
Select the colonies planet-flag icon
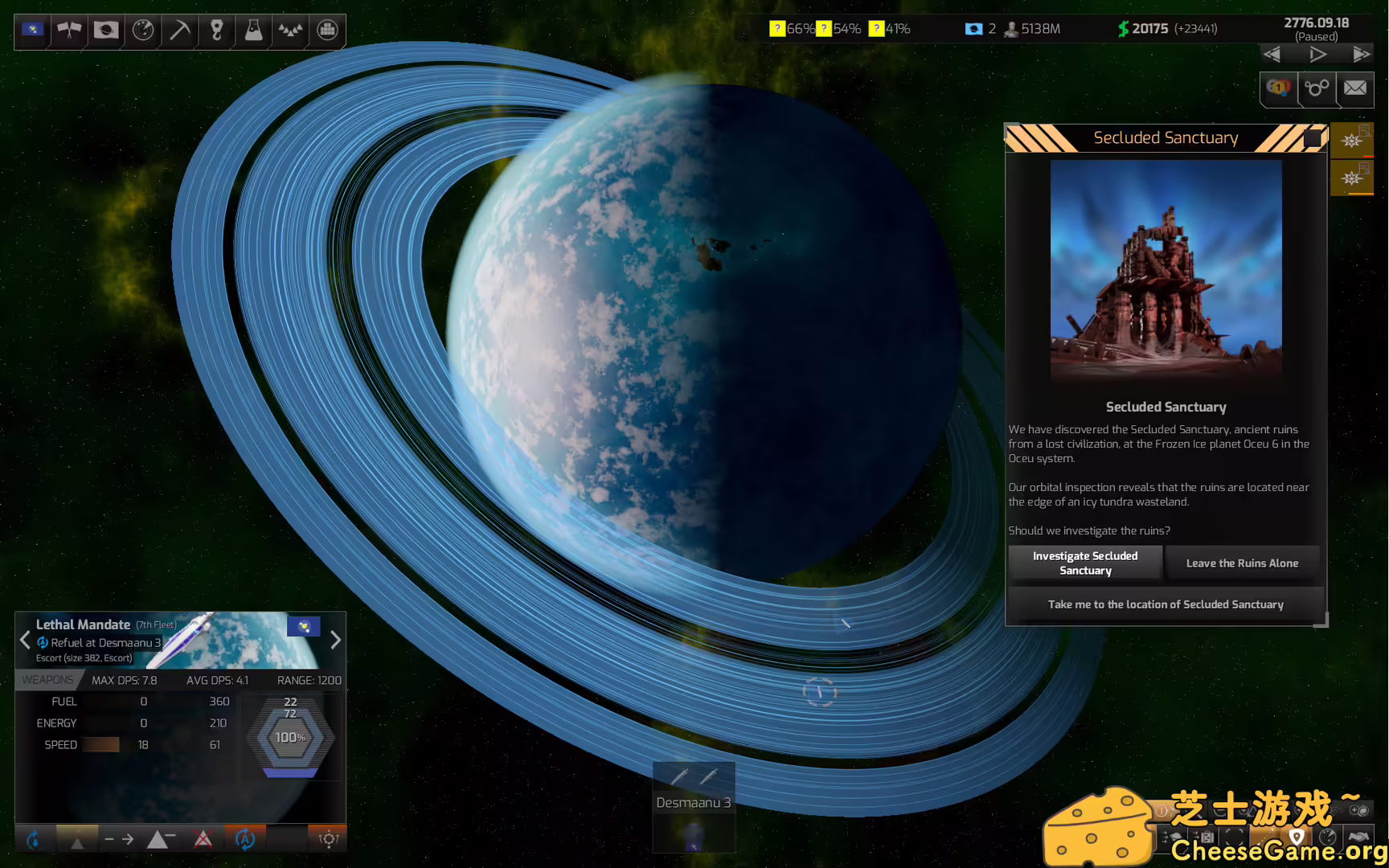tap(105, 31)
